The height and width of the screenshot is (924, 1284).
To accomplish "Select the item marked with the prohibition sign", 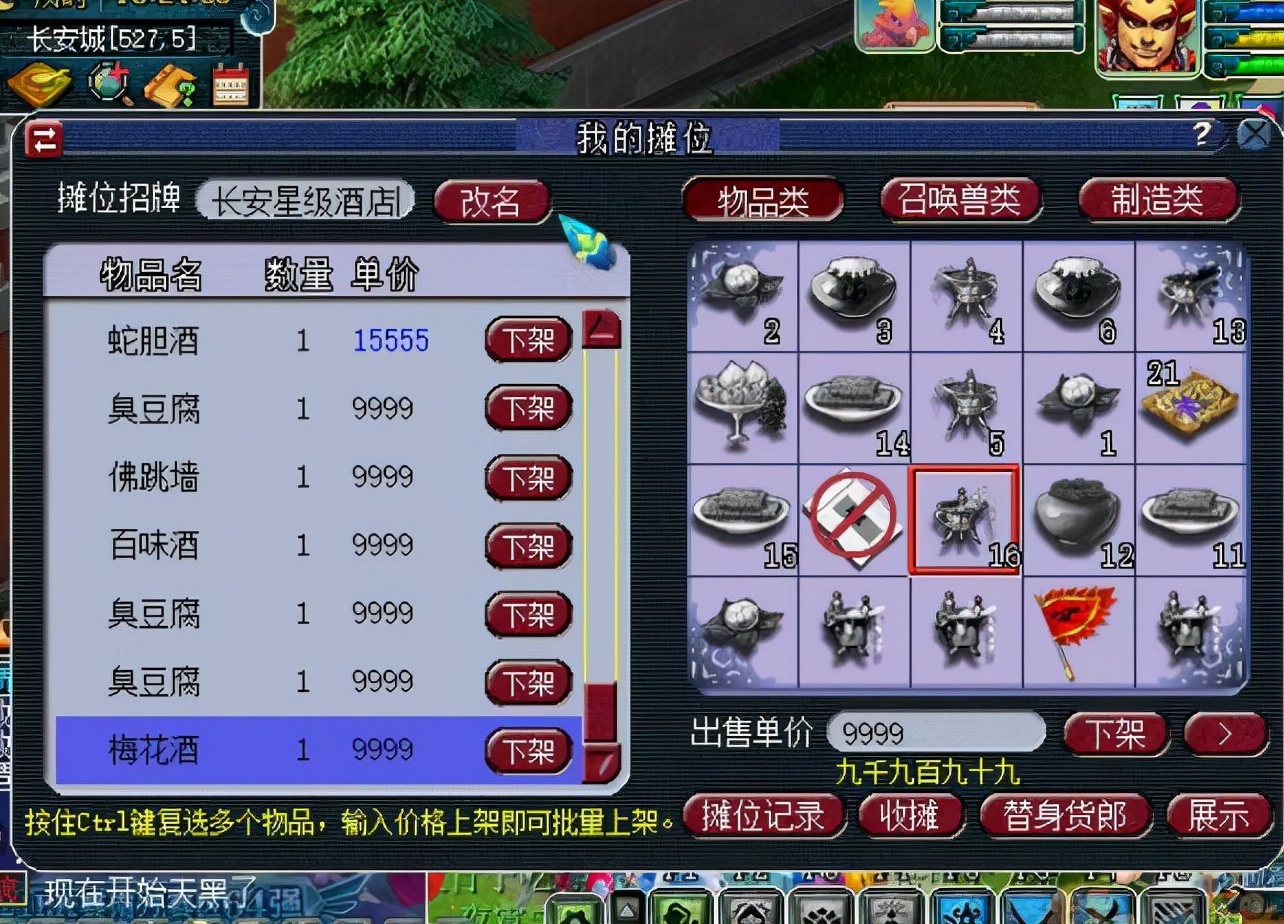I will tap(851, 518).
